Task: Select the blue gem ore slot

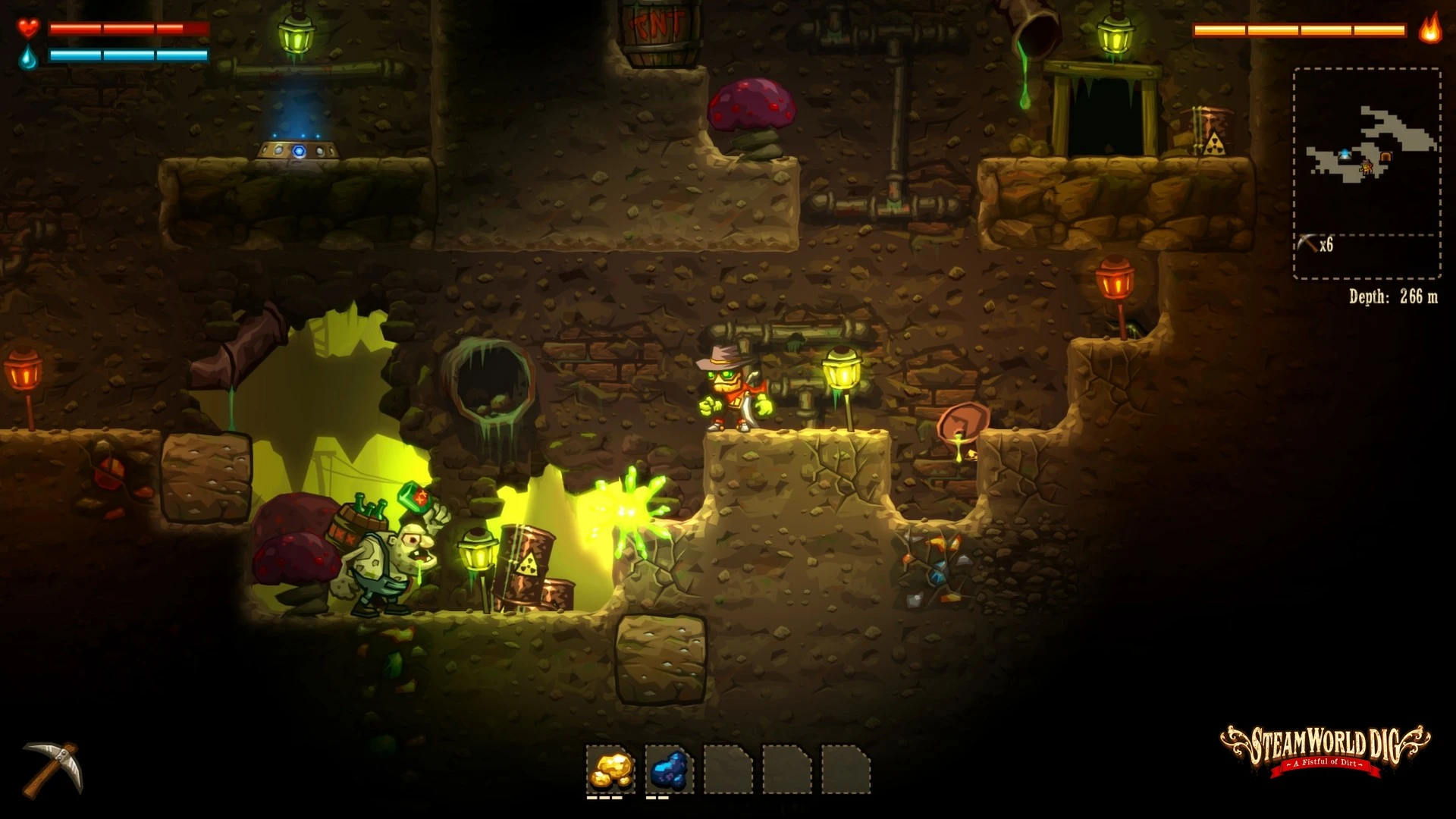Action: [670, 770]
